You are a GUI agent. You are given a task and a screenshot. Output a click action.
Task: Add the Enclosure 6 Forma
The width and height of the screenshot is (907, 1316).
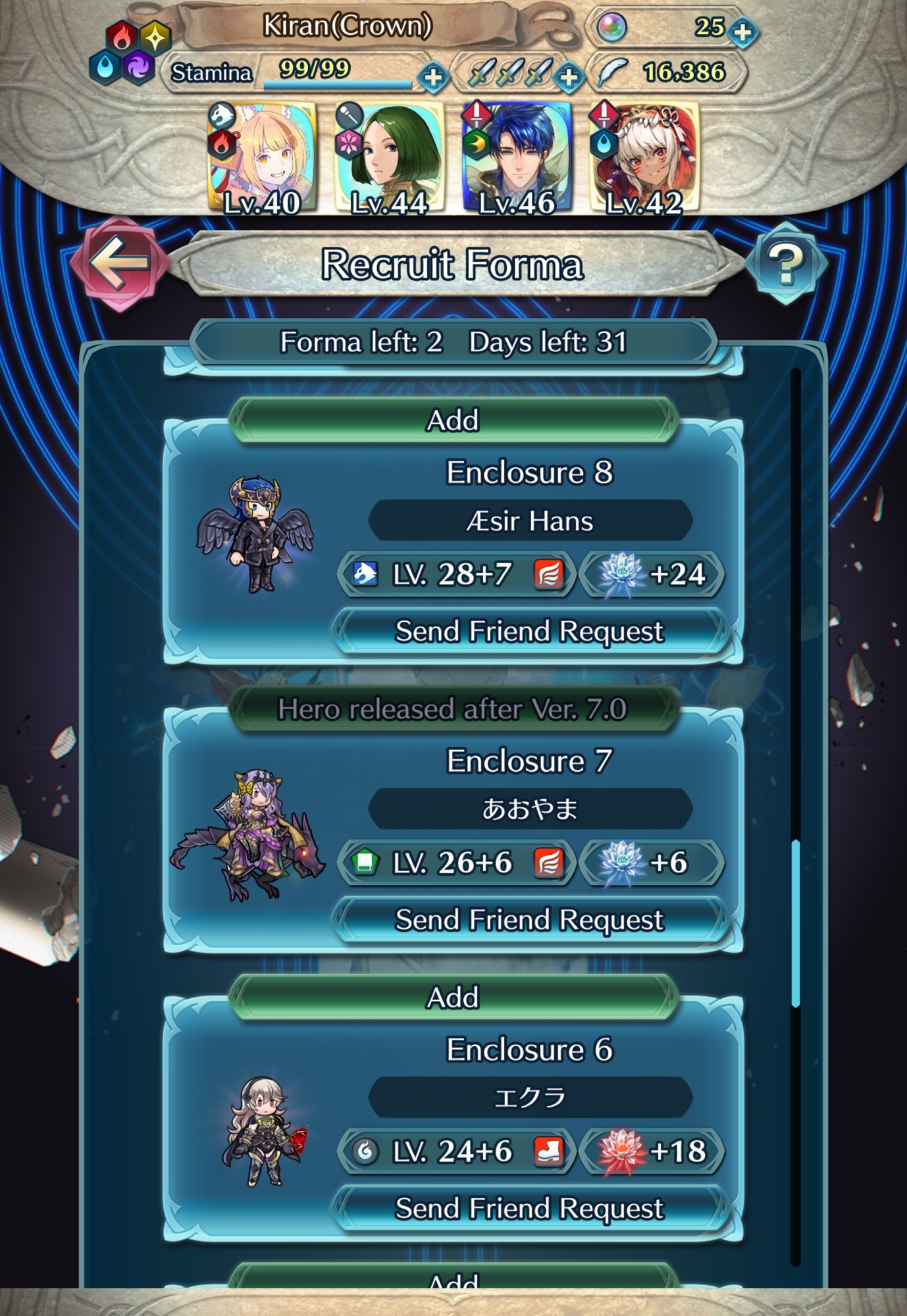pyautogui.click(x=453, y=998)
